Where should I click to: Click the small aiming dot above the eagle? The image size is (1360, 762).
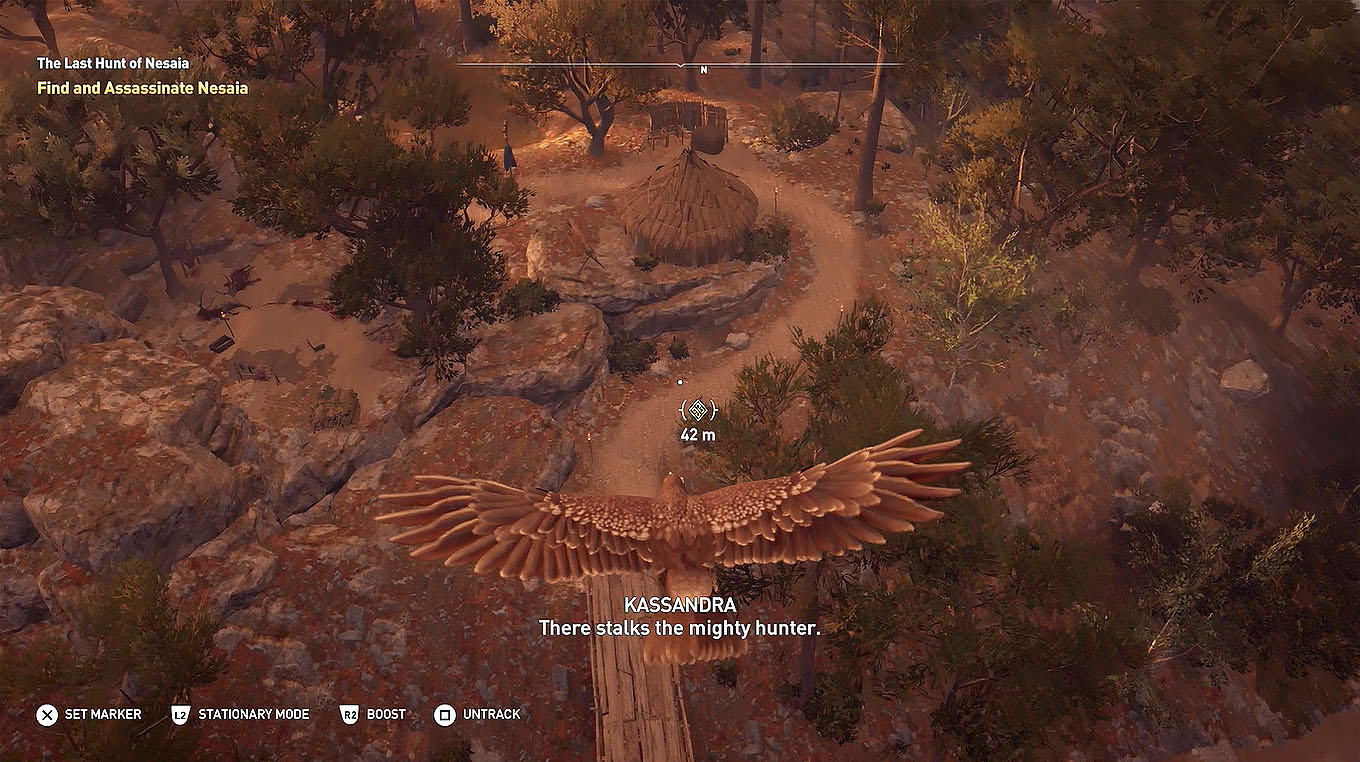681,381
